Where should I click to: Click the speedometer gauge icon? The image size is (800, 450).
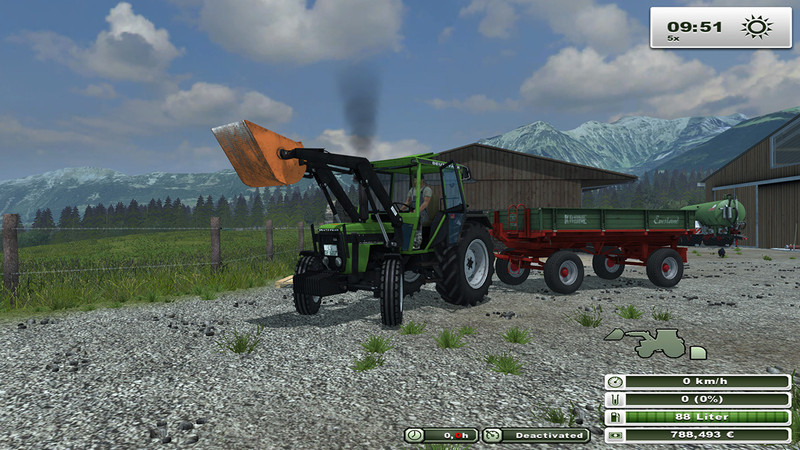click(x=614, y=382)
